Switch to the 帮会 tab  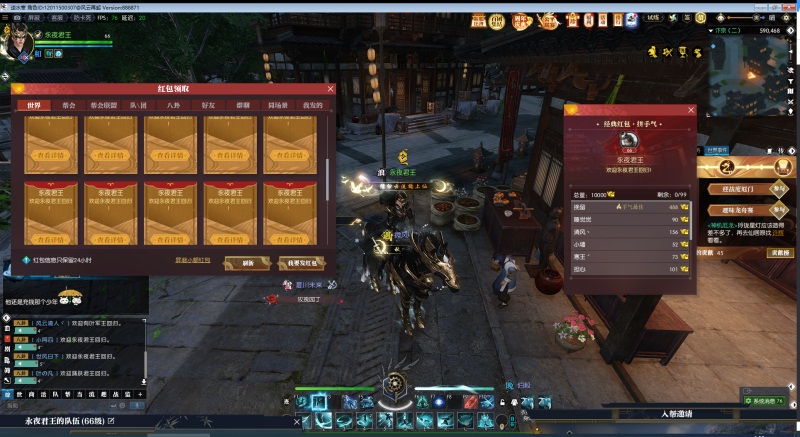[68, 104]
